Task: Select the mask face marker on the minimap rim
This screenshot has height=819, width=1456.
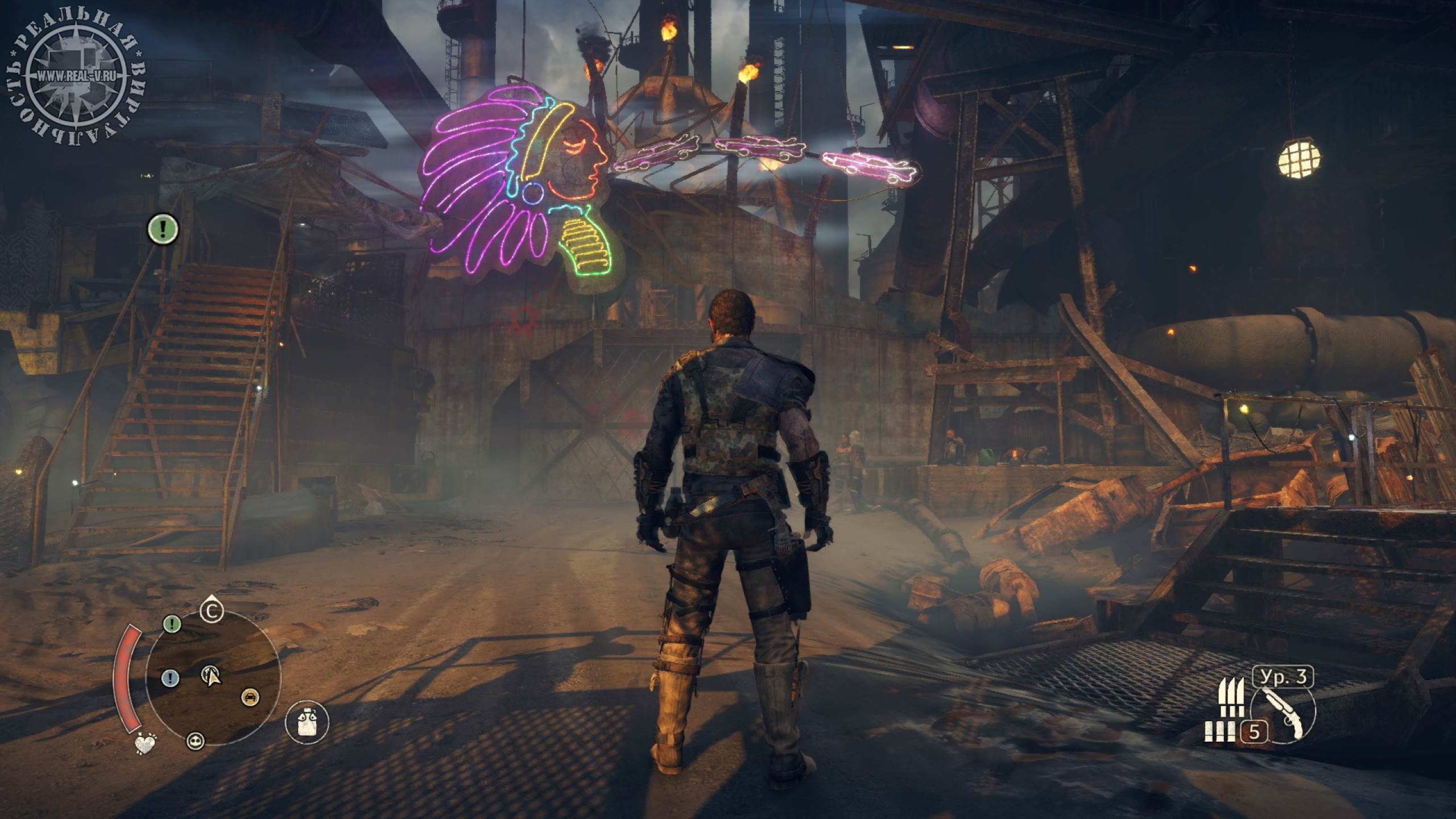Action: [196, 740]
